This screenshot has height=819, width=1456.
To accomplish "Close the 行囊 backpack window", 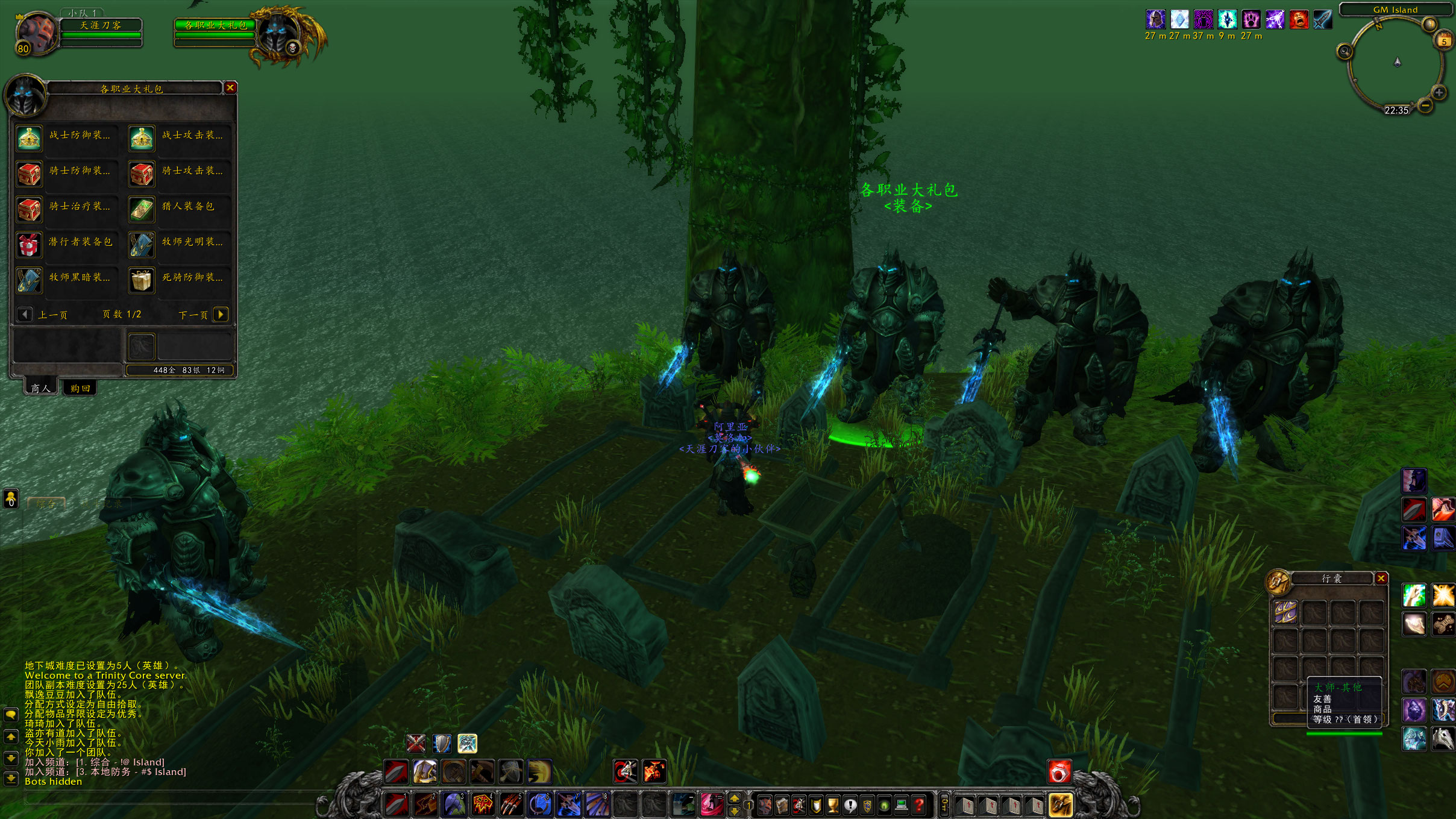I will point(1381,579).
